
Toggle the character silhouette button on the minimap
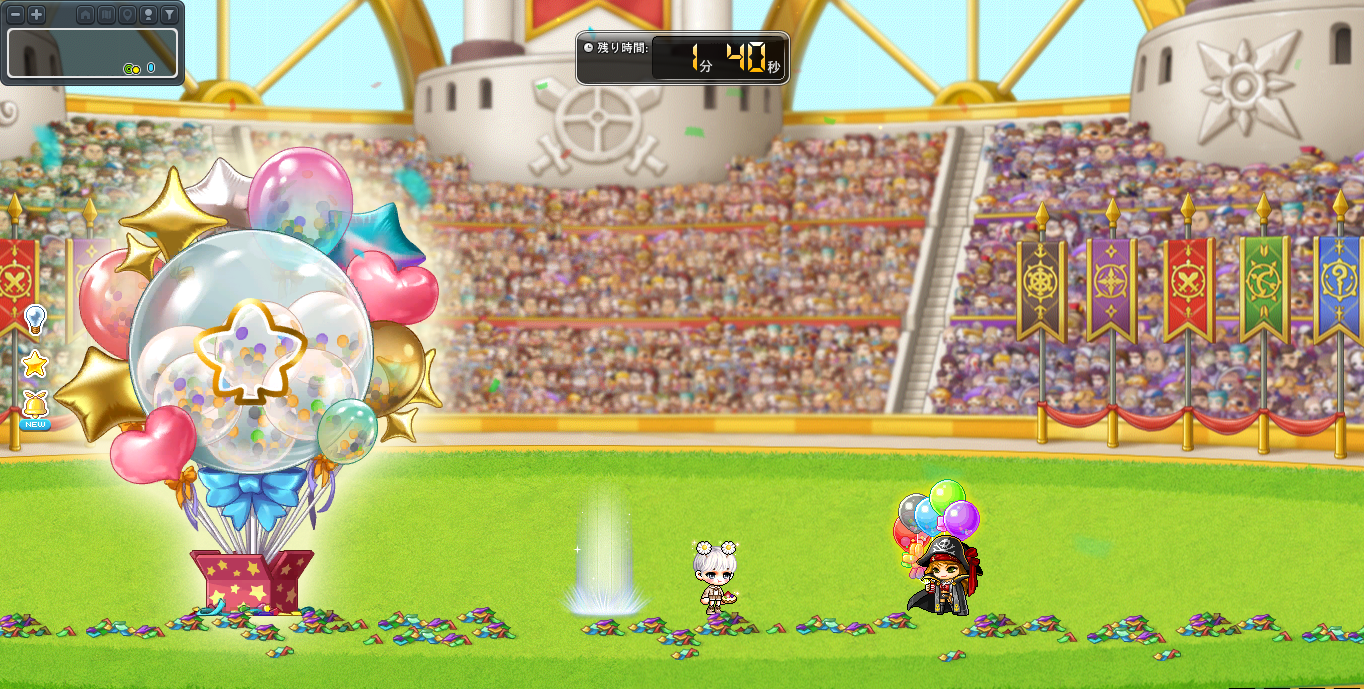[x=148, y=15]
